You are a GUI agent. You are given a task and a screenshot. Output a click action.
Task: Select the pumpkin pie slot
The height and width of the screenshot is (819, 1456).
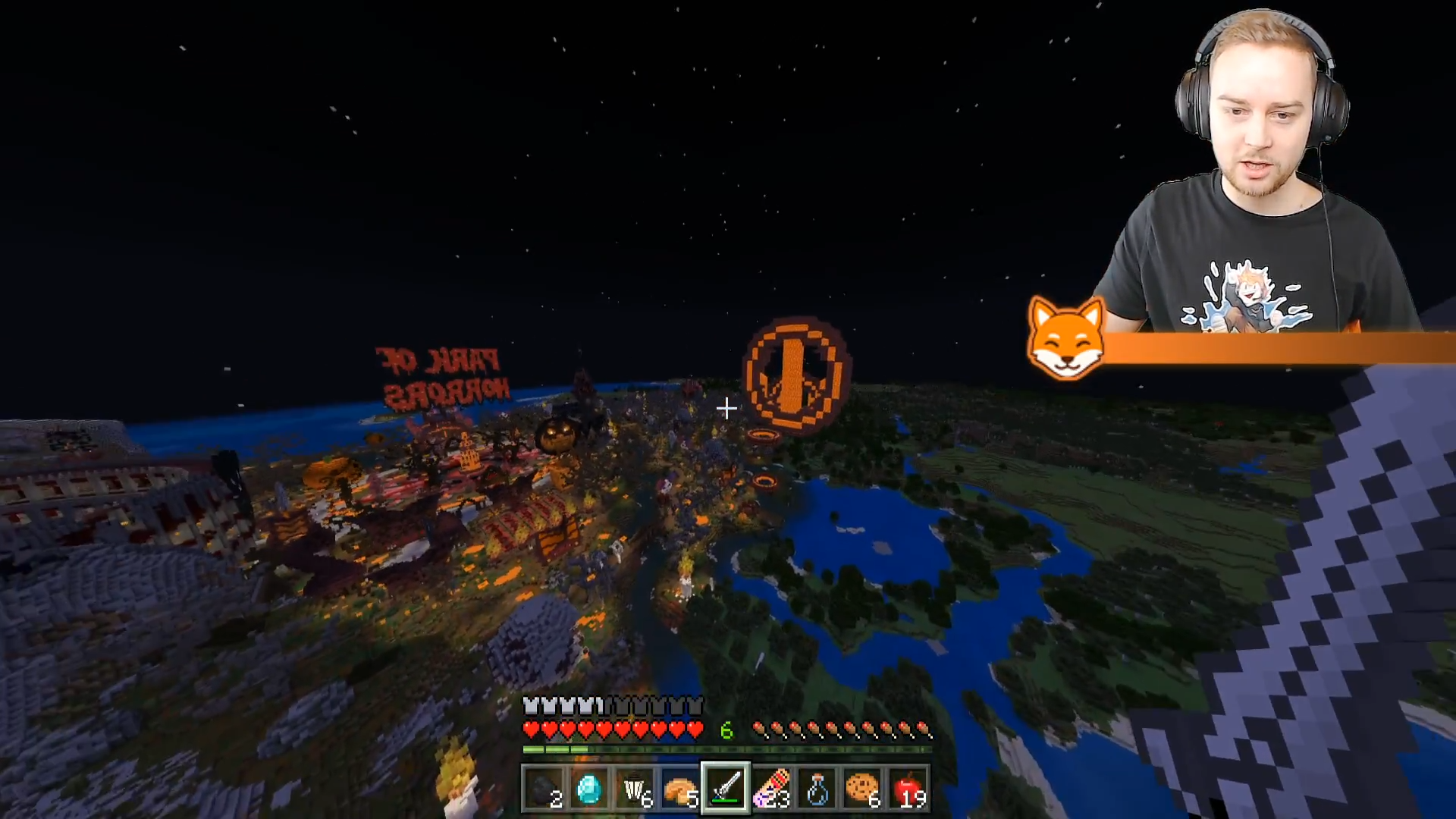(680, 789)
